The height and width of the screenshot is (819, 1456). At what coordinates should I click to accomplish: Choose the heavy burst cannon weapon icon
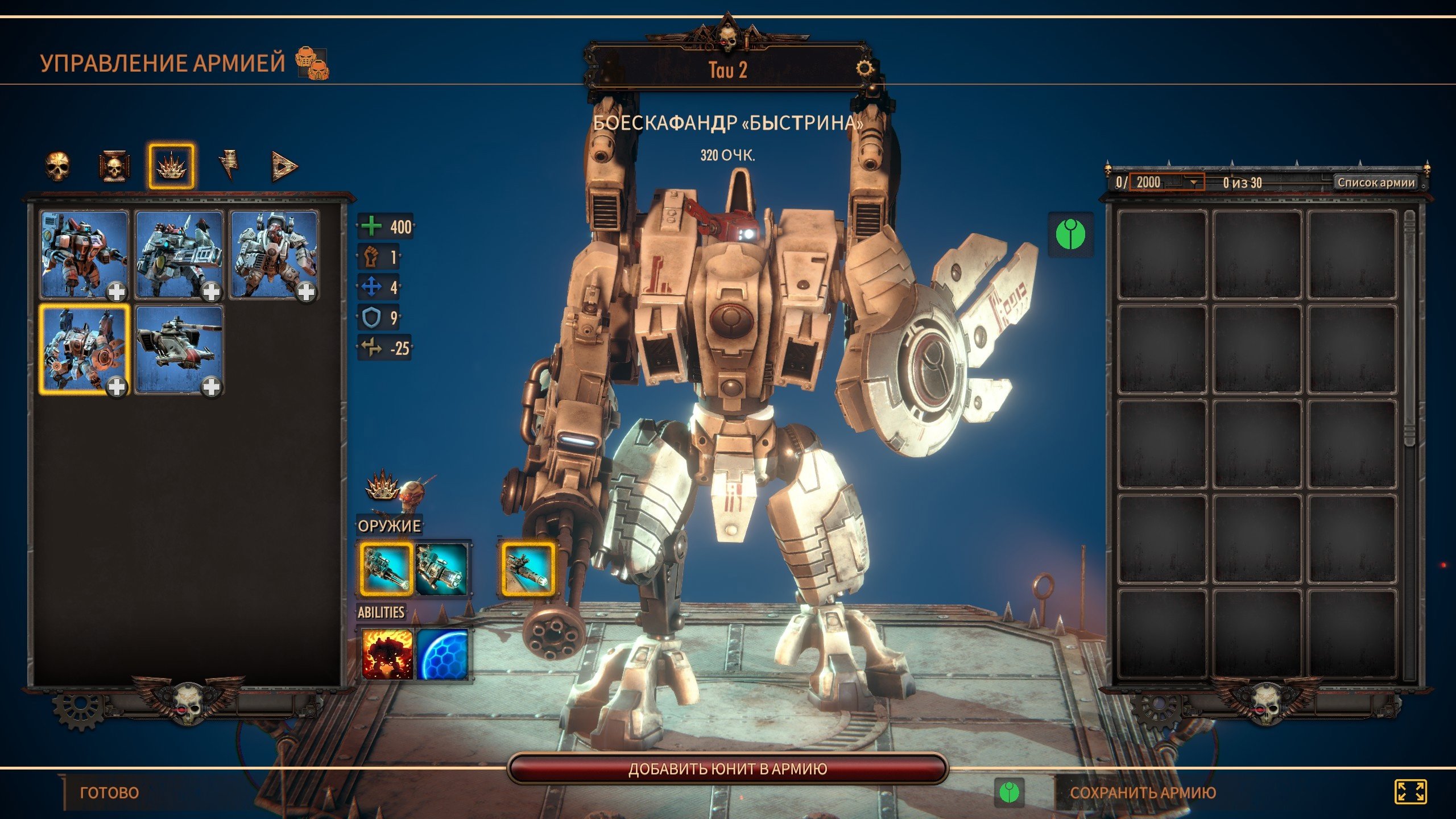click(x=386, y=568)
